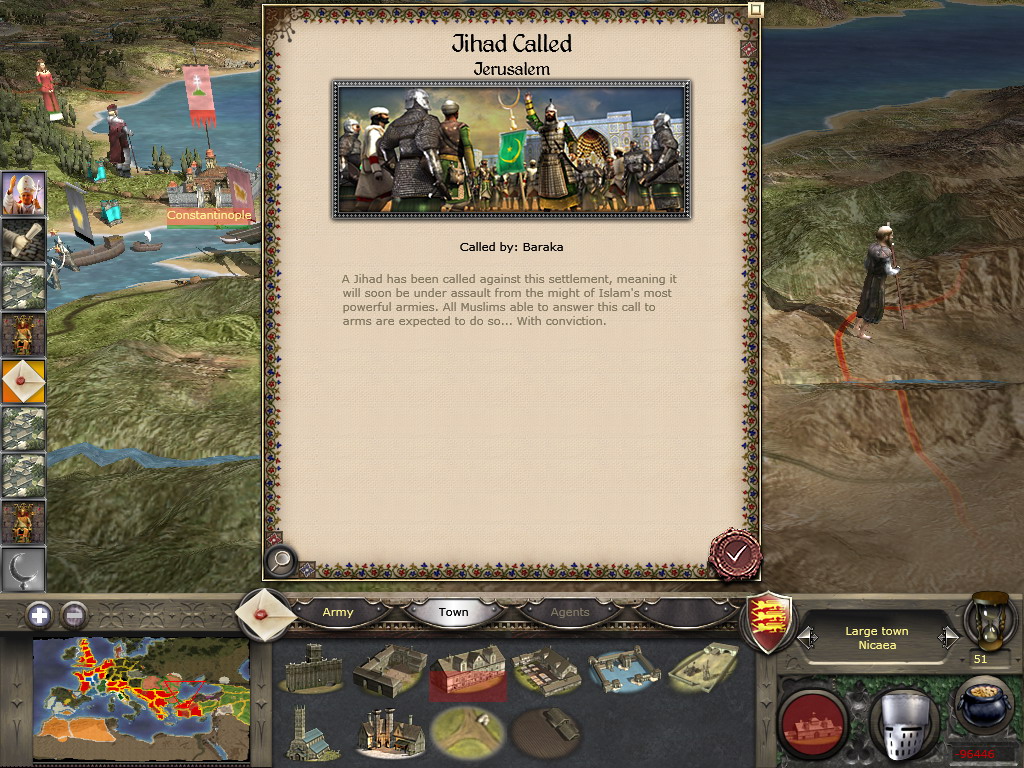Select the orange envelope message notification
The image size is (1024, 768).
[x=22, y=381]
